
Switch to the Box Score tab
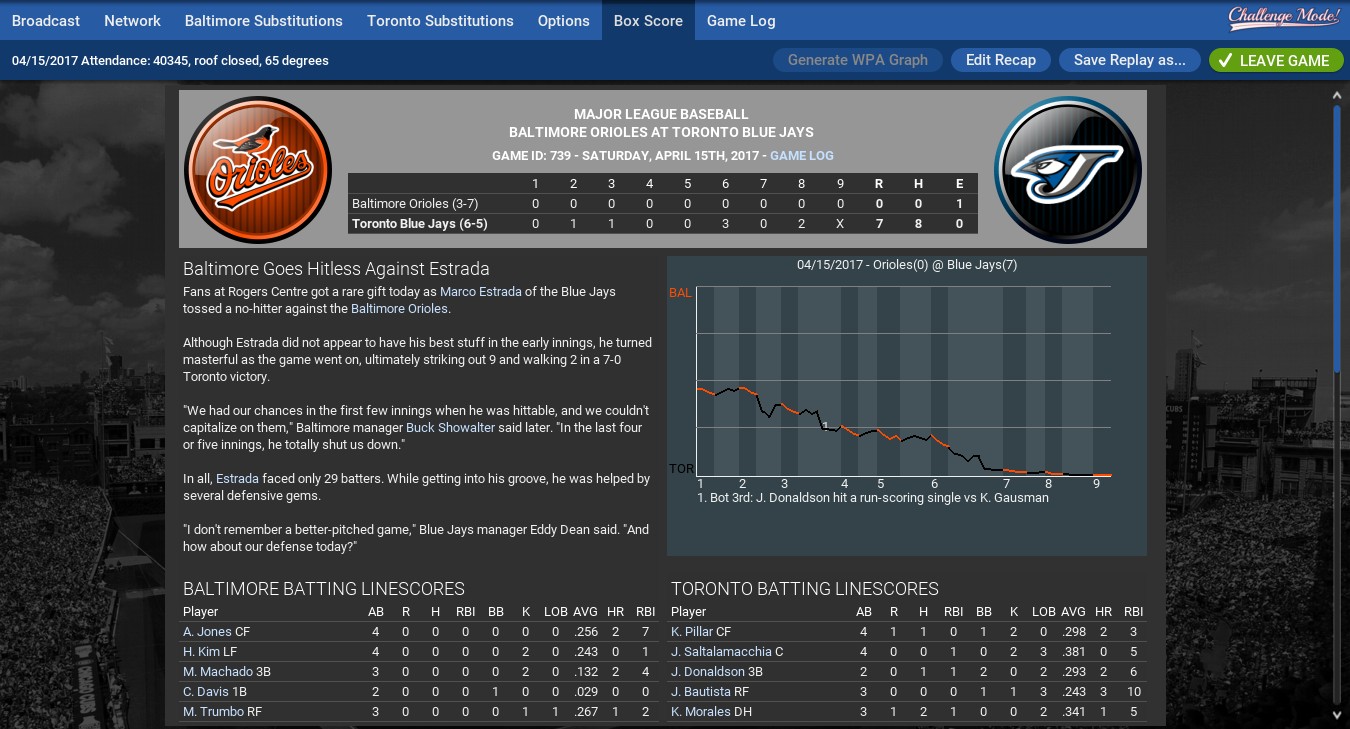coord(647,20)
